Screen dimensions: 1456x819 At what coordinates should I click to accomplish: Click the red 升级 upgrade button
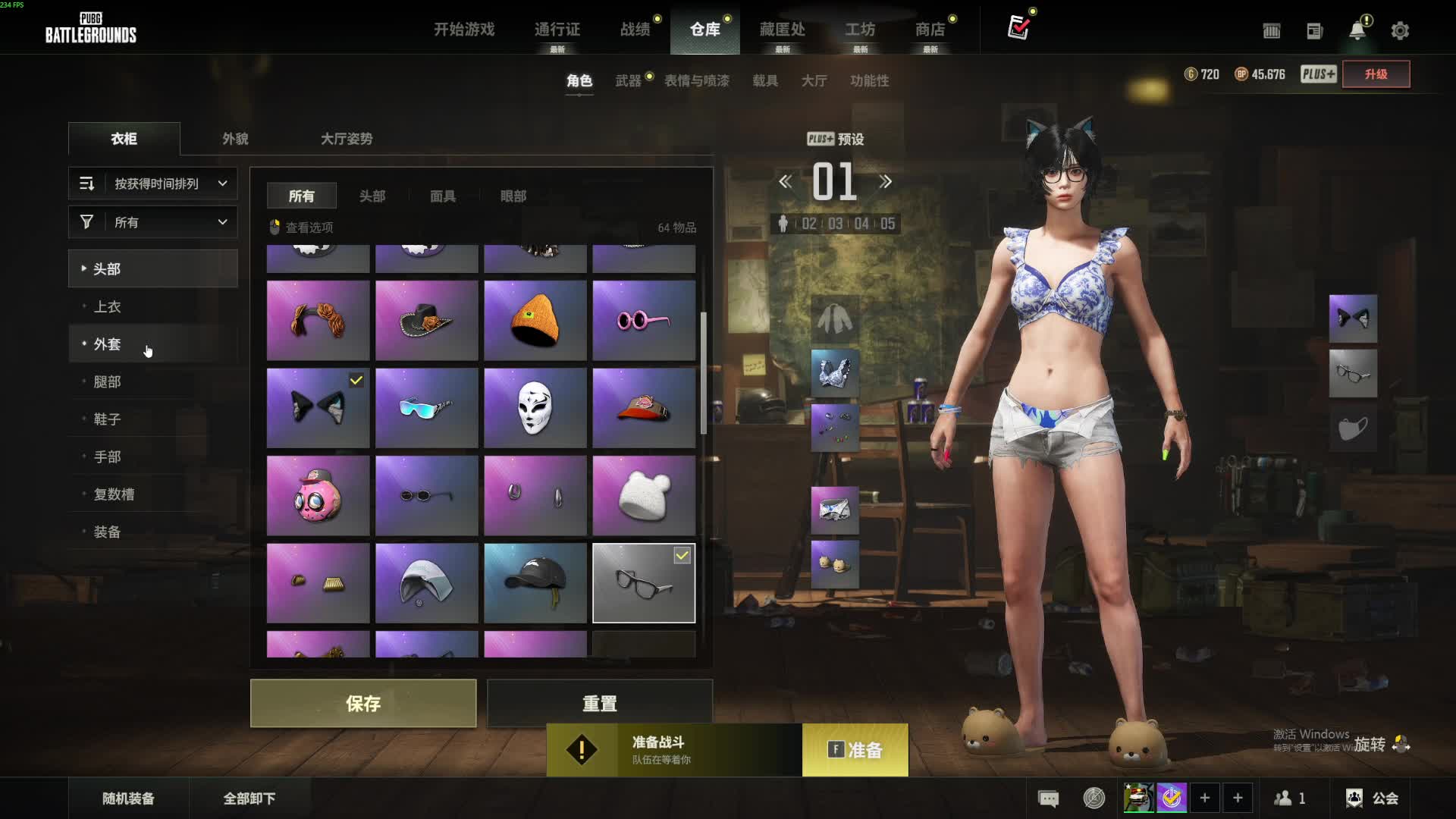(1376, 74)
